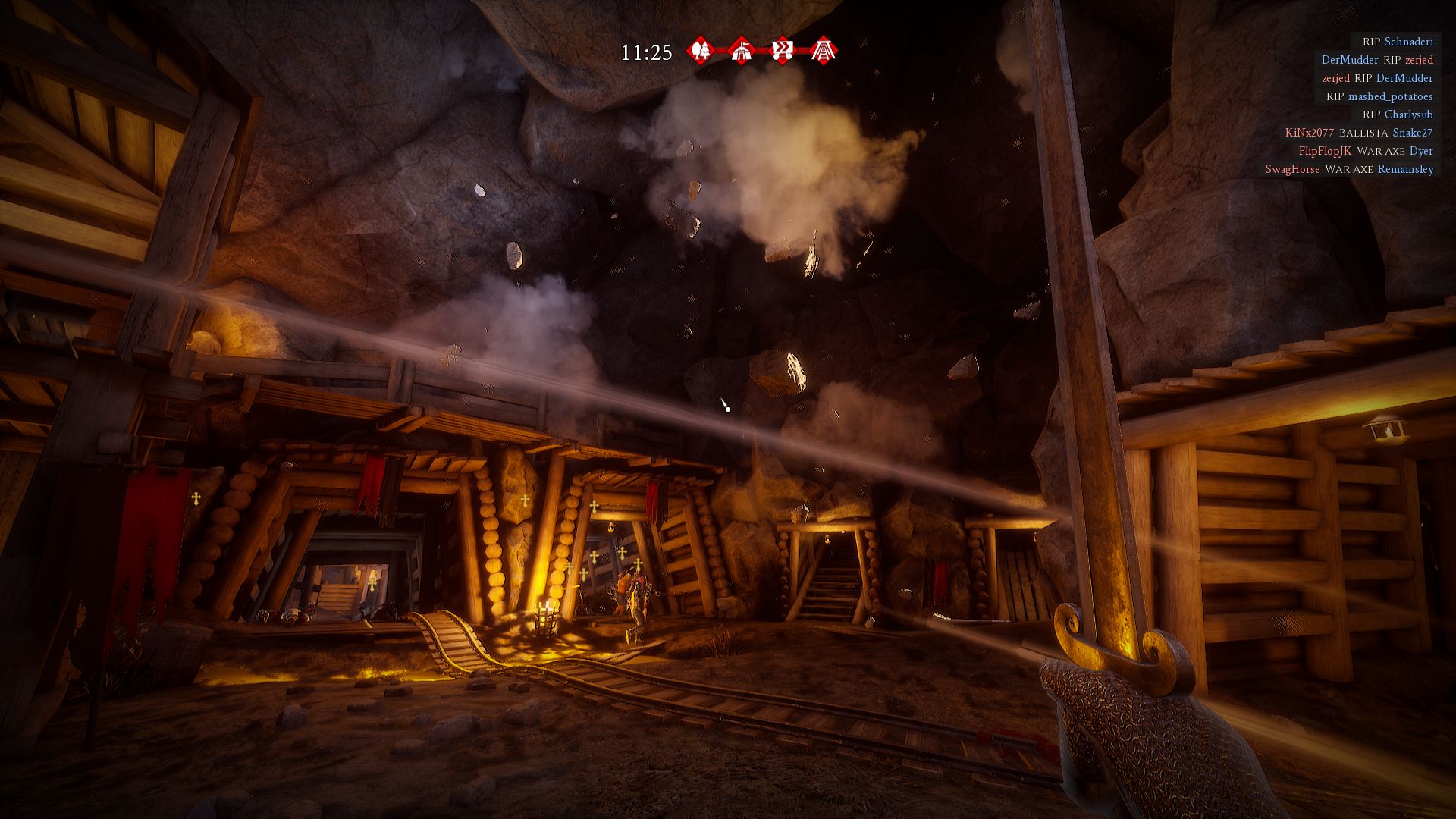
Task: Click the player name KiNx2077
Action: pos(1308,133)
